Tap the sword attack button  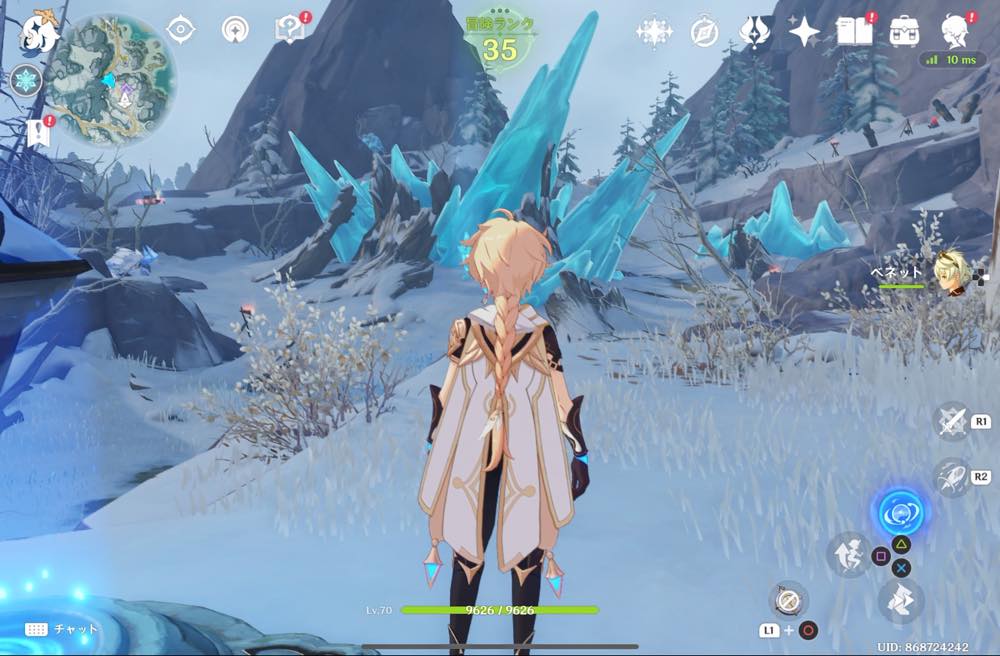click(x=951, y=421)
